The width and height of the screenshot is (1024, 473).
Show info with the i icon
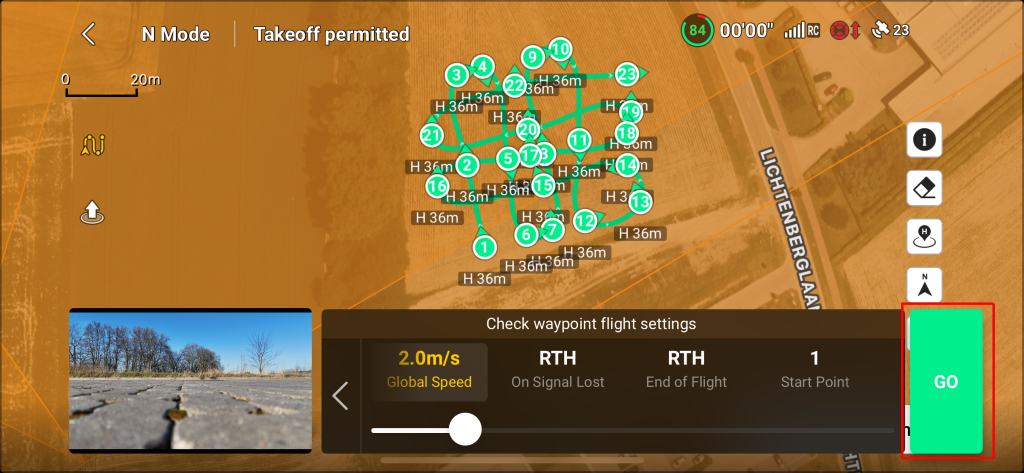(x=925, y=140)
